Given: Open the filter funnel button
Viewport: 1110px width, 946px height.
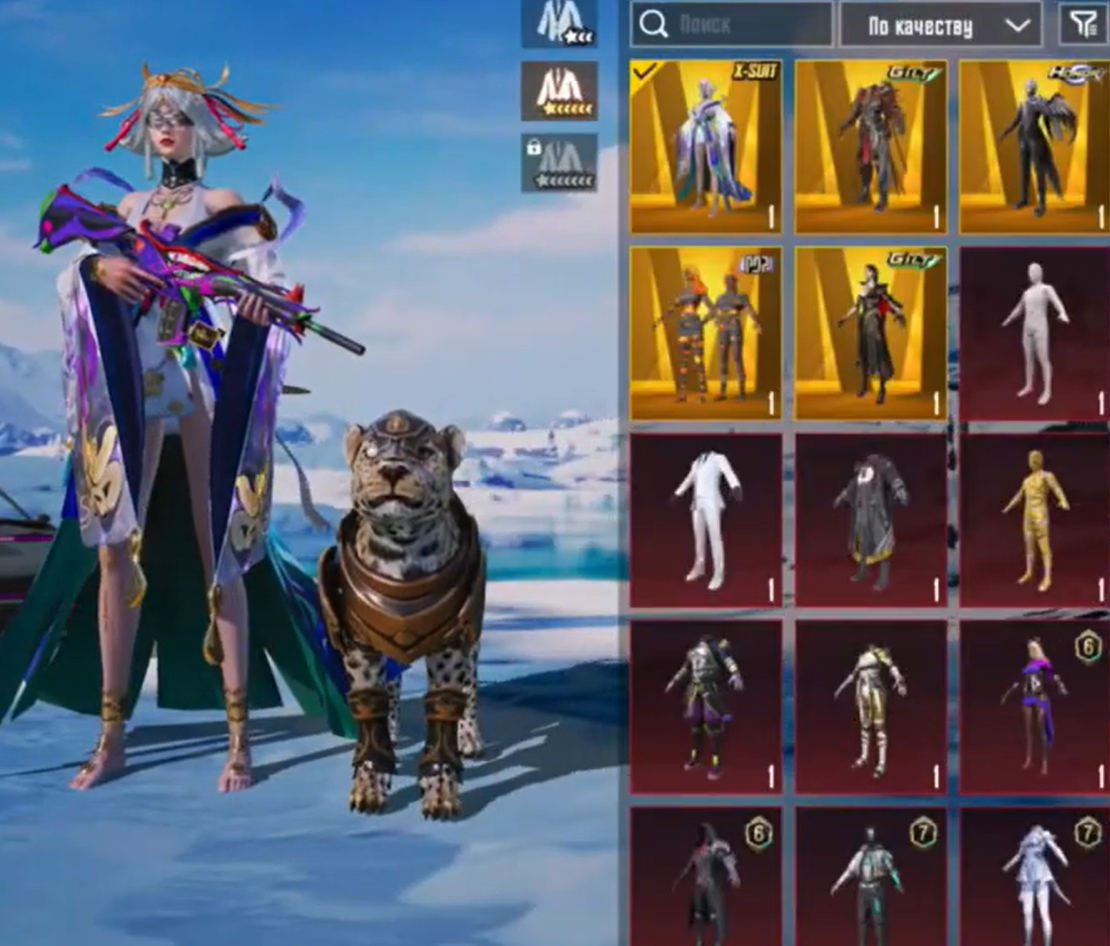Looking at the screenshot, I should (x=1084, y=25).
